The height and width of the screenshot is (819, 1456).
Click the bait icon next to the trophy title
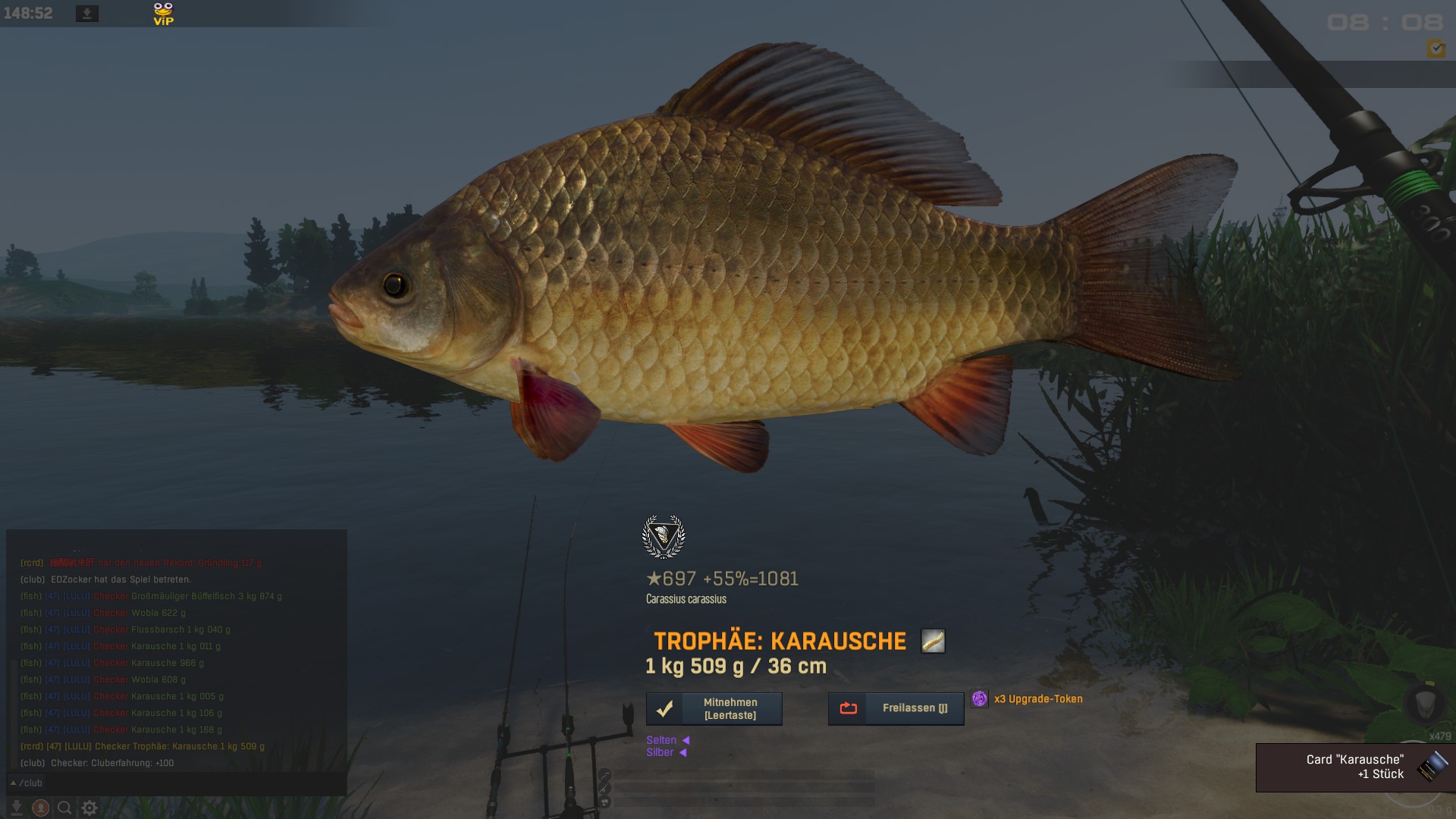click(x=933, y=641)
